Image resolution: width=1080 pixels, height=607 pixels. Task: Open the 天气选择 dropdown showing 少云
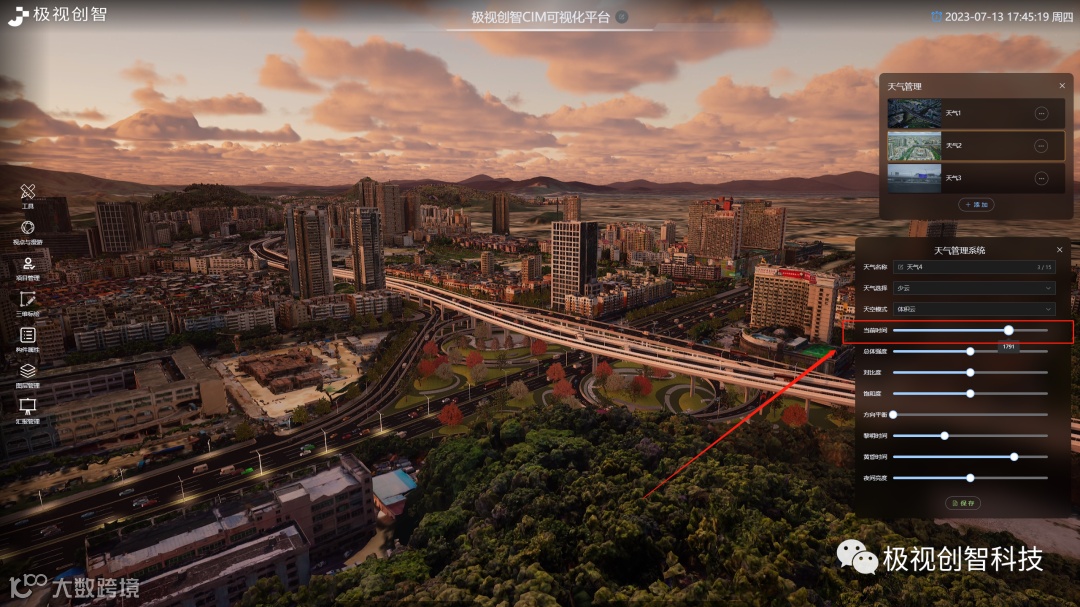point(974,288)
